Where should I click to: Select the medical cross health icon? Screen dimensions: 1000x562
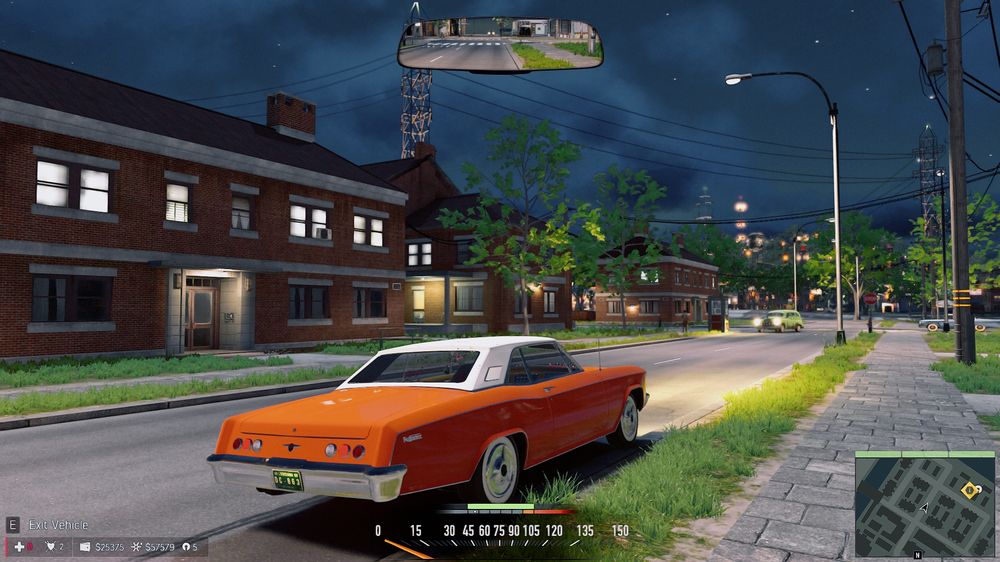[x=17, y=547]
